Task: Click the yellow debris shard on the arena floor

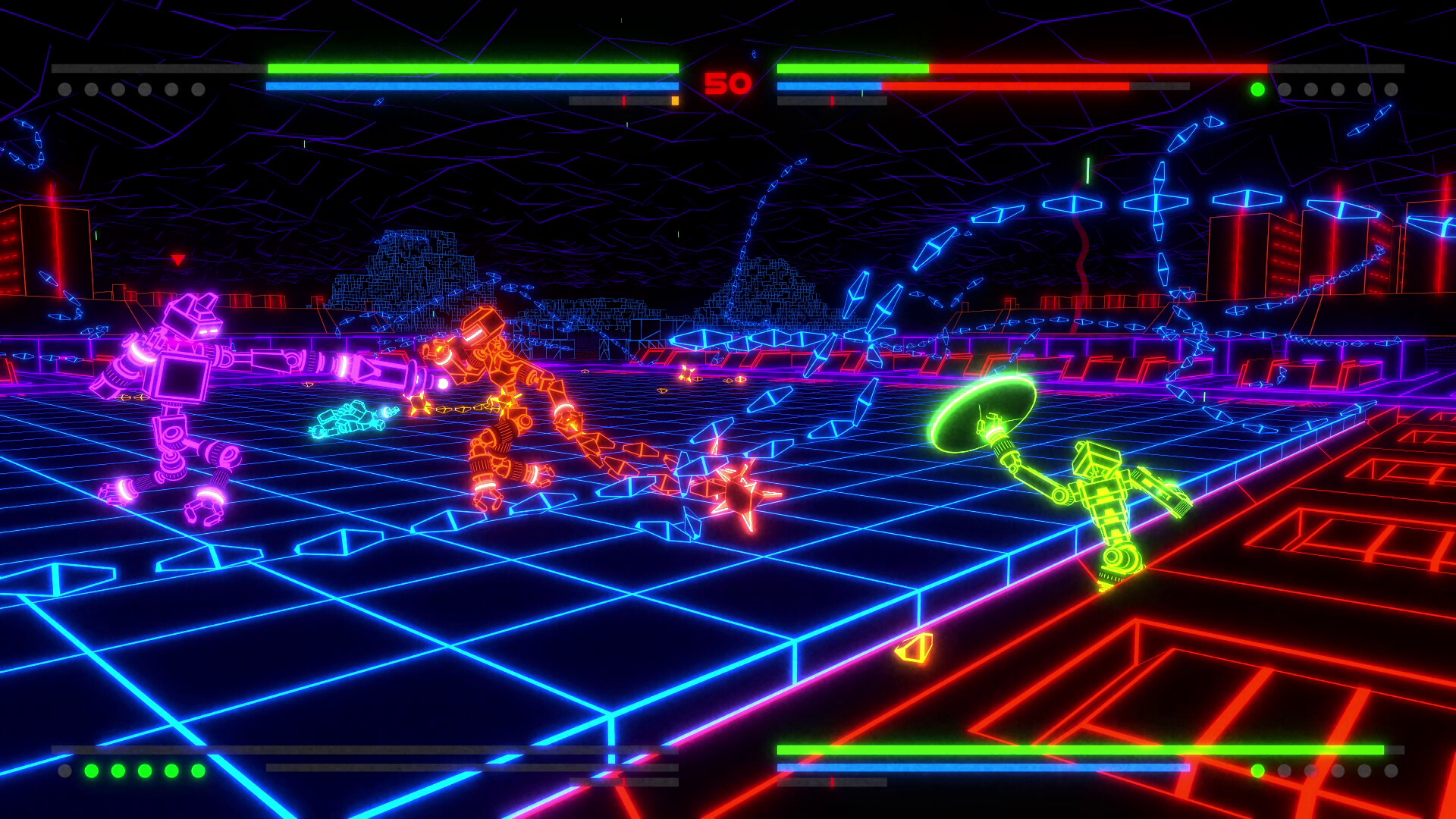Action: tap(914, 648)
